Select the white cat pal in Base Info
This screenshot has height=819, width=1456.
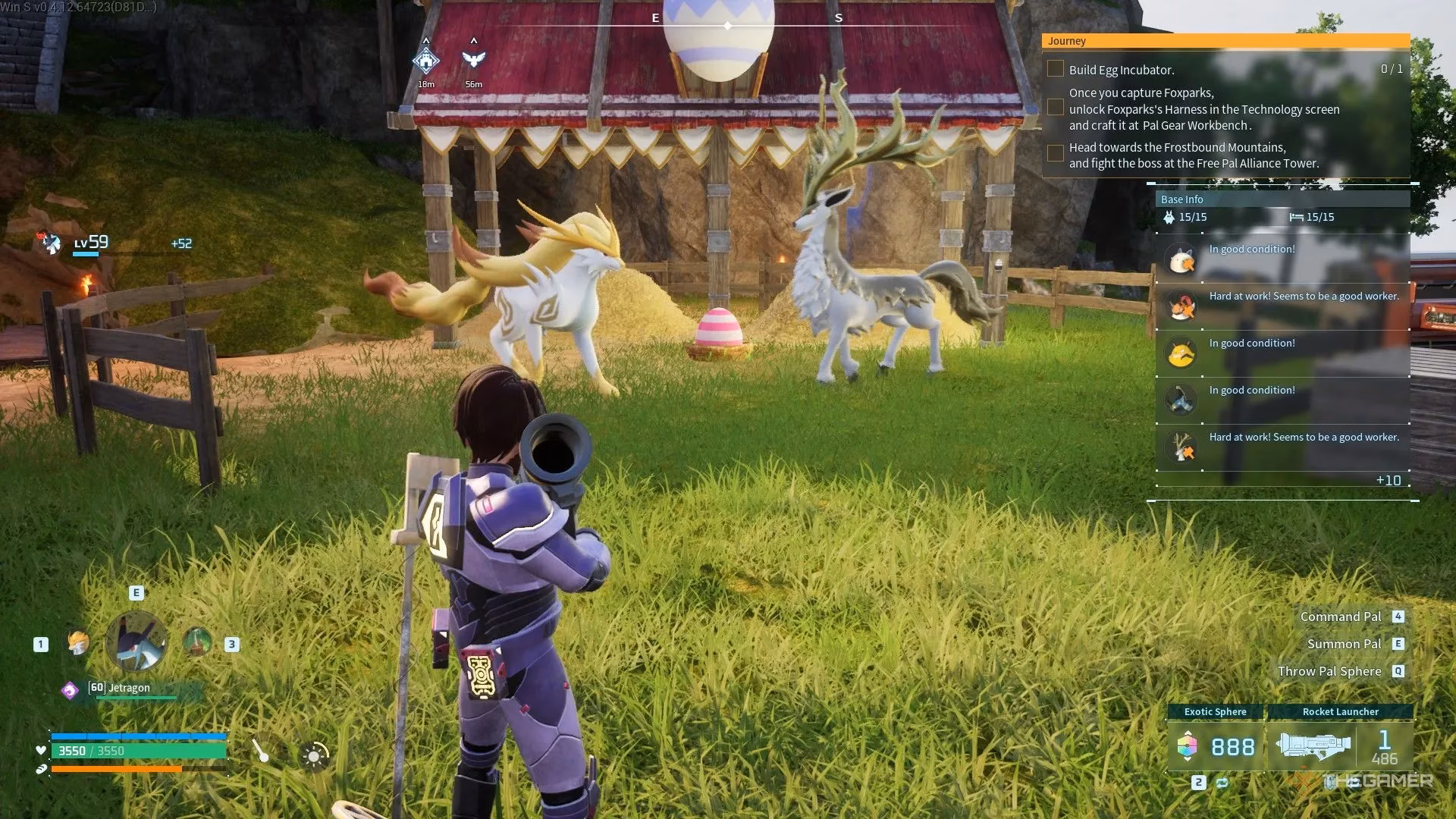pyautogui.click(x=1181, y=259)
